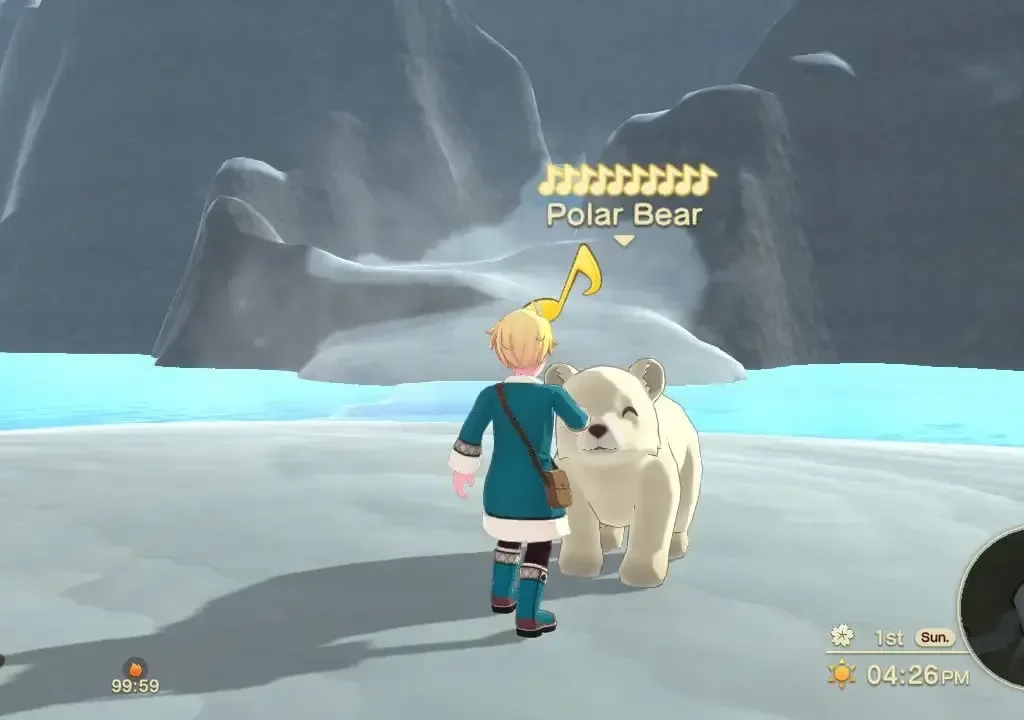Viewport: 1024px width, 720px height.
Task: Select the Polar Bear name label
Action: click(x=623, y=215)
